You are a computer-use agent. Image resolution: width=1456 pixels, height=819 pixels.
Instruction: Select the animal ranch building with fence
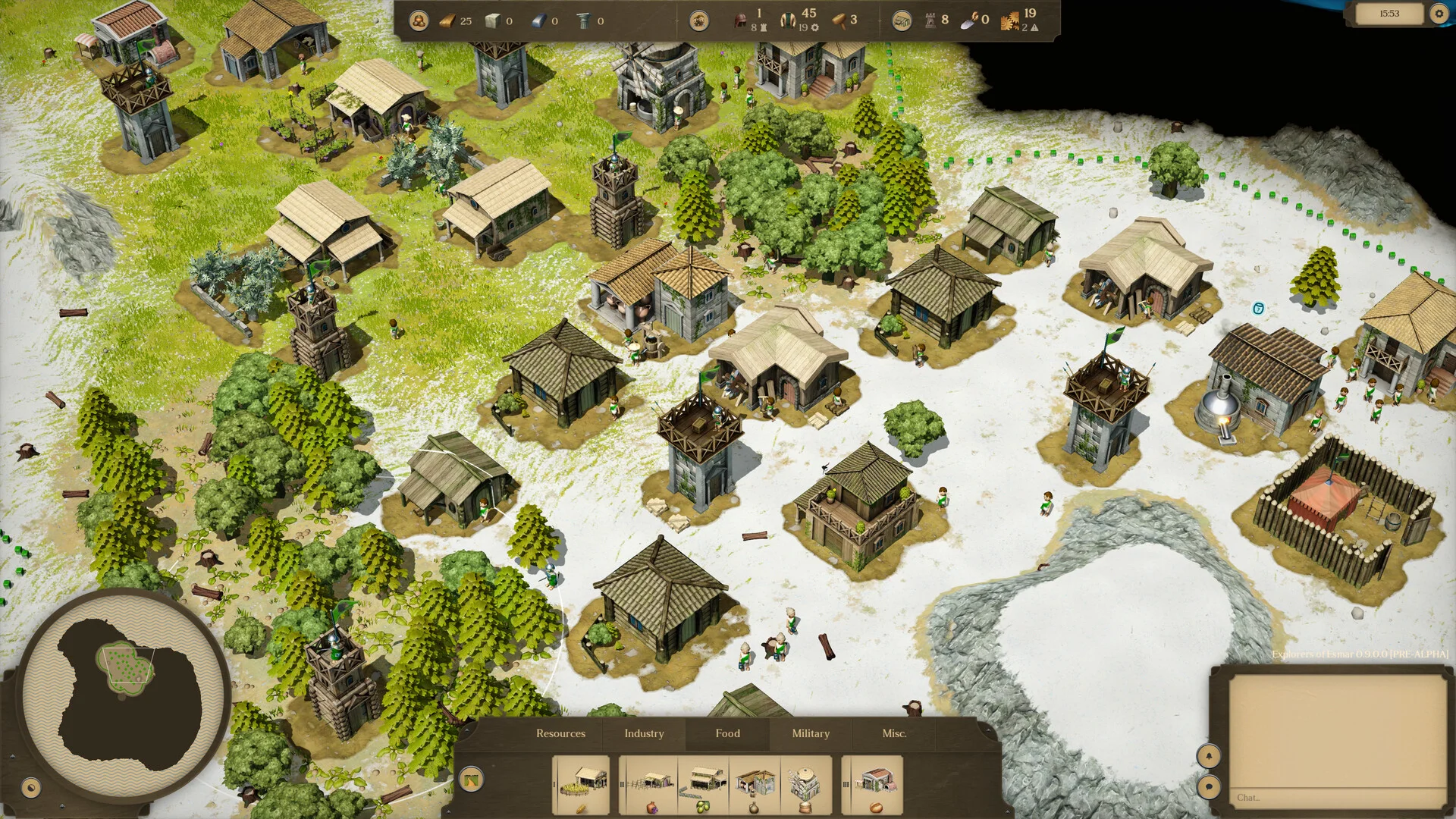click(651, 785)
